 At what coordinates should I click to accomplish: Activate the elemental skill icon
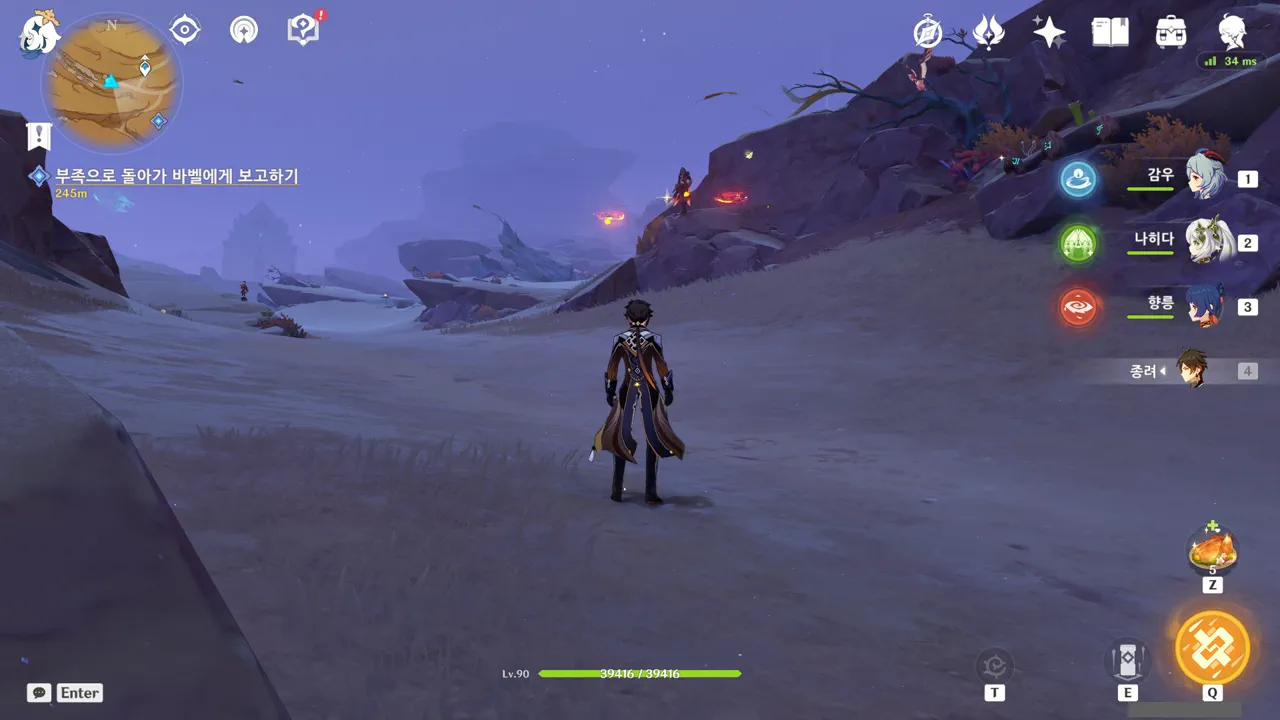1127,661
